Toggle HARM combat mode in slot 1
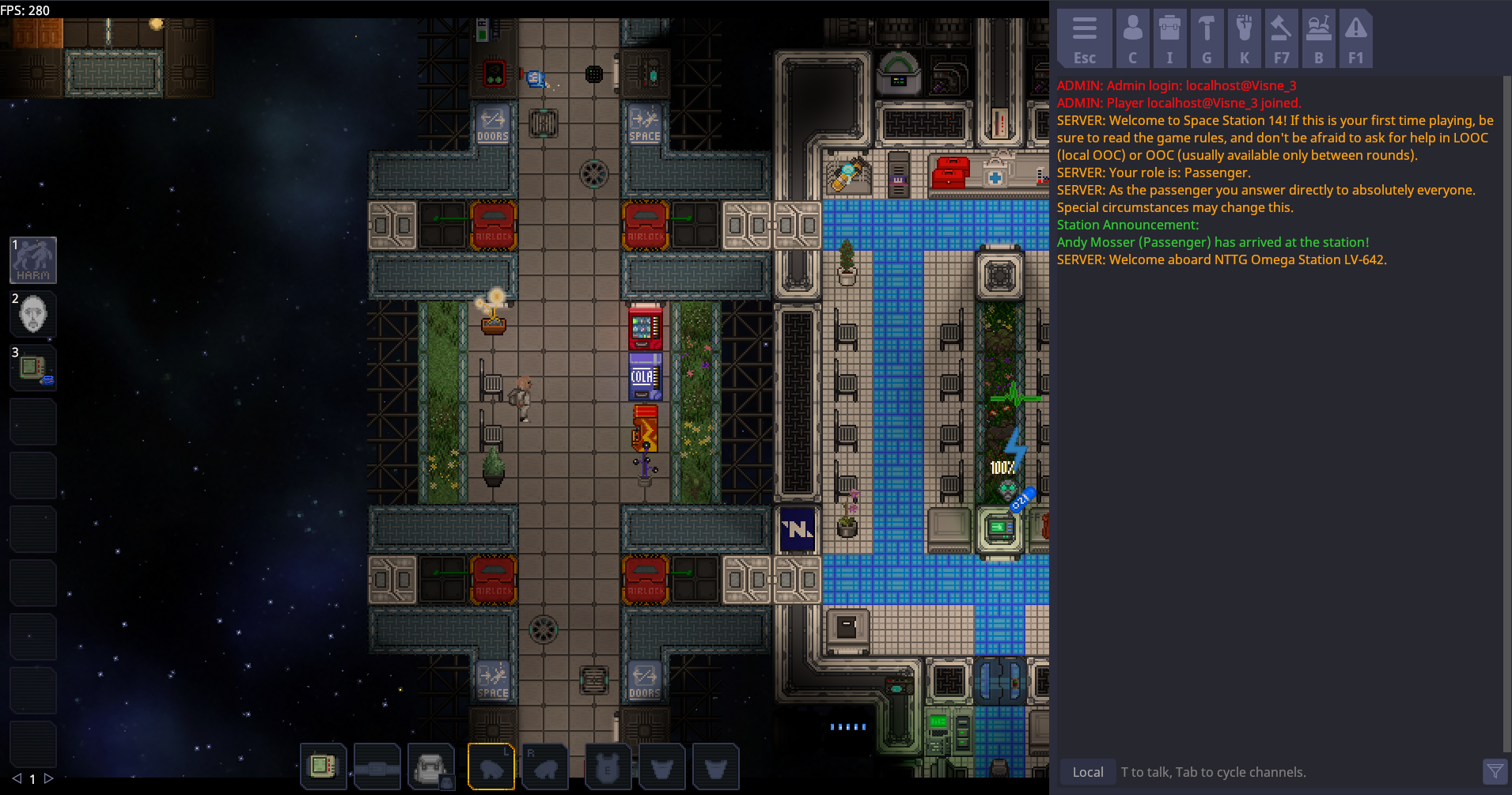The image size is (1512, 795). [32, 259]
